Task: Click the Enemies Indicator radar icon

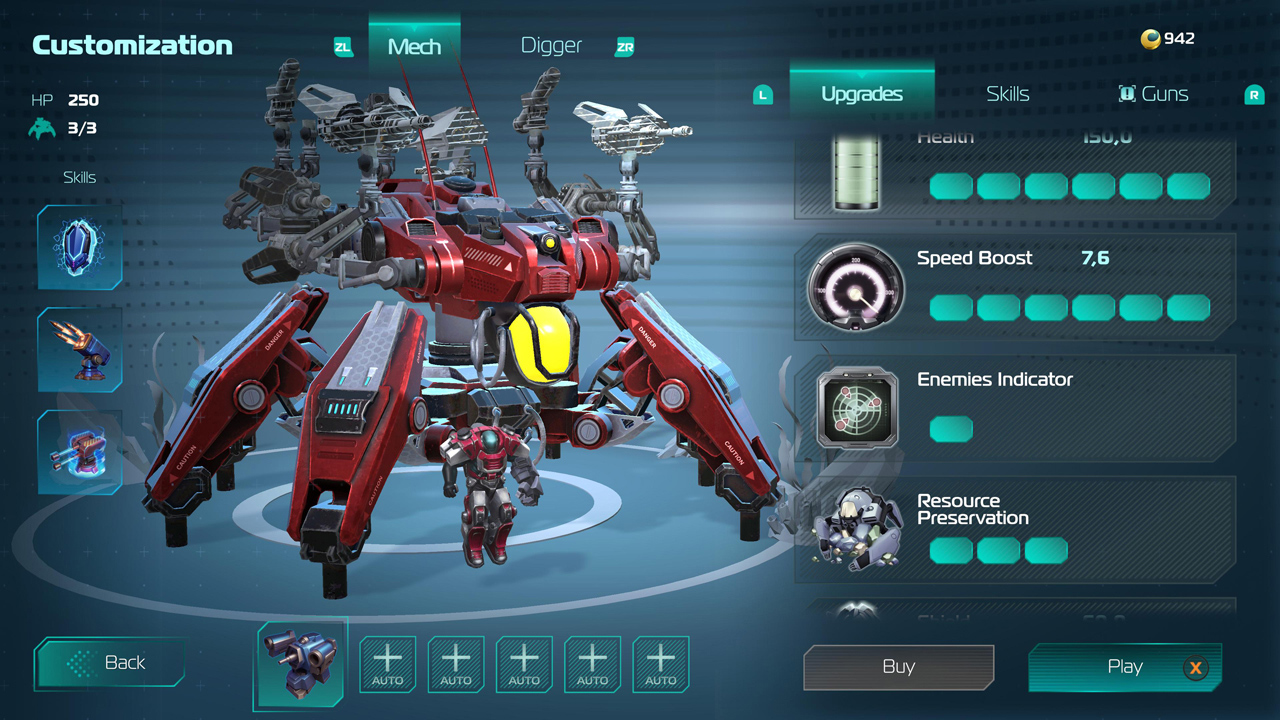Action: pos(857,408)
